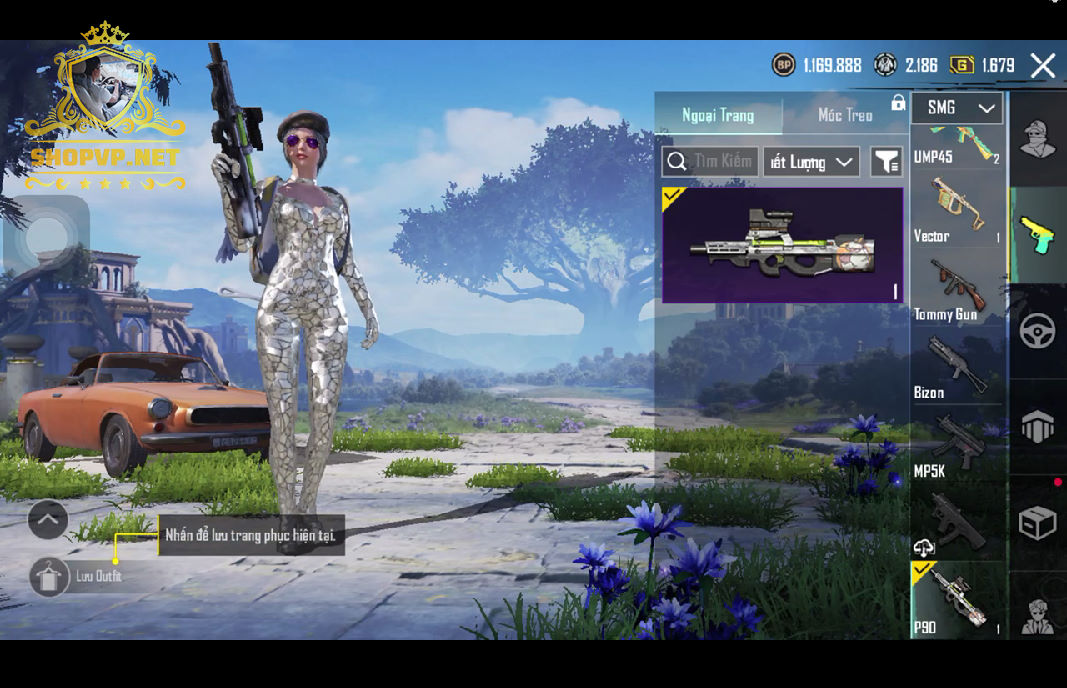
Task: Click the filter funnel button
Action: (886, 162)
